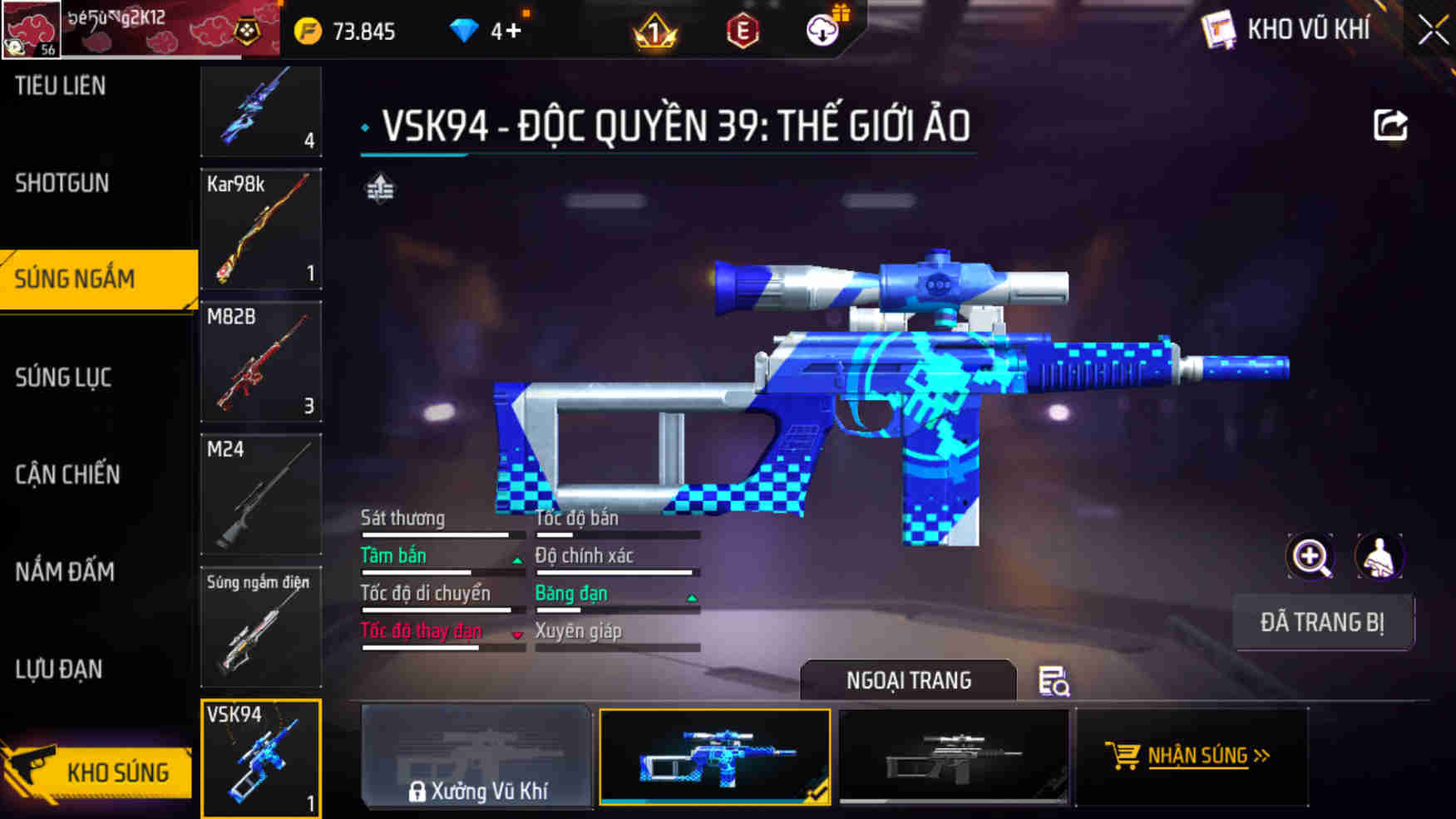Click the ĐÃ TRANG BỊ button
1456x819 pixels.
(x=1324, y=623)
